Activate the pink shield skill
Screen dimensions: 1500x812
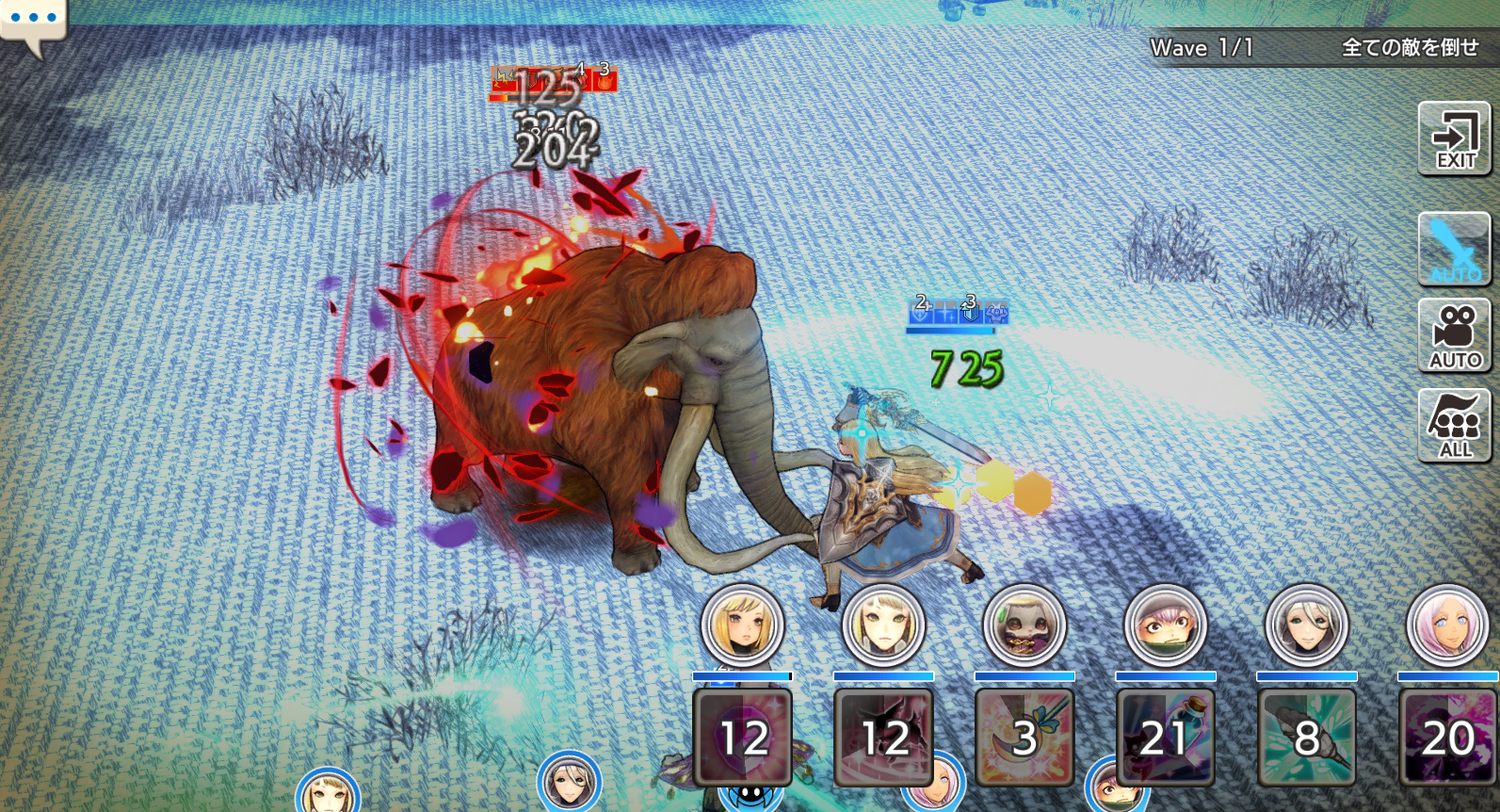pyautogui.click(x=742, y=737)
